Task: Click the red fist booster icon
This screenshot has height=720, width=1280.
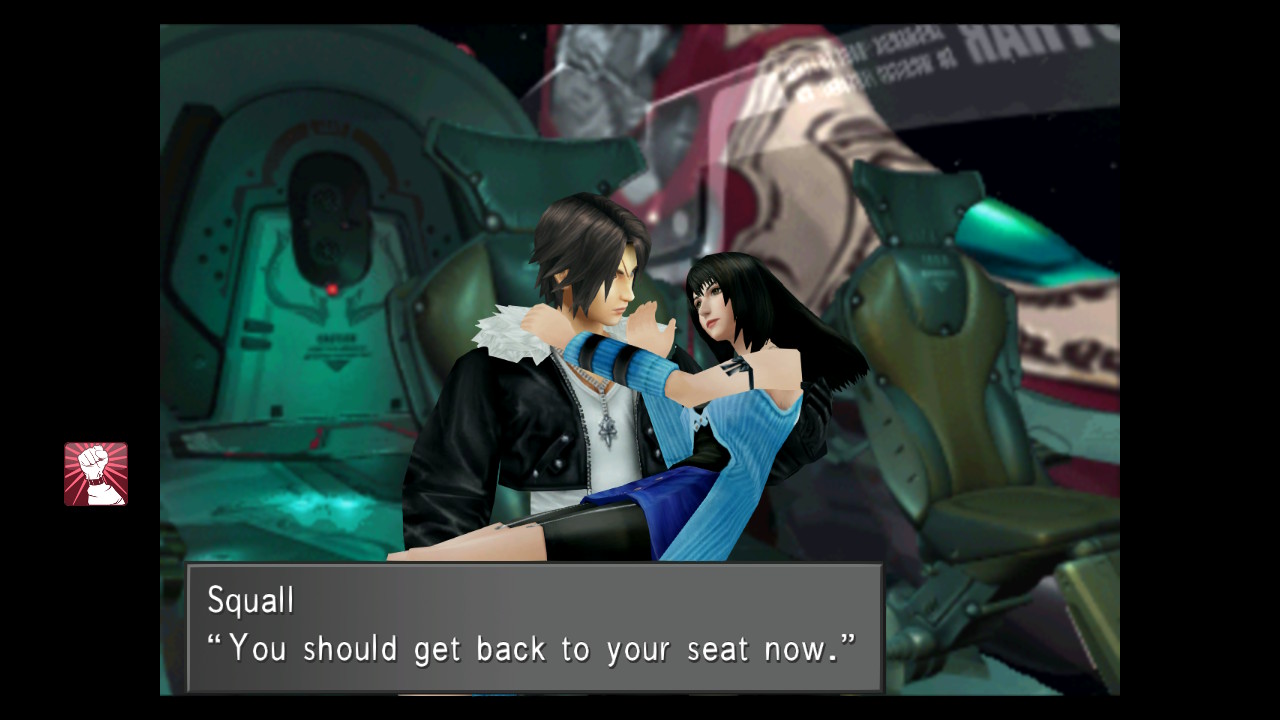Action: click(96, 474)
